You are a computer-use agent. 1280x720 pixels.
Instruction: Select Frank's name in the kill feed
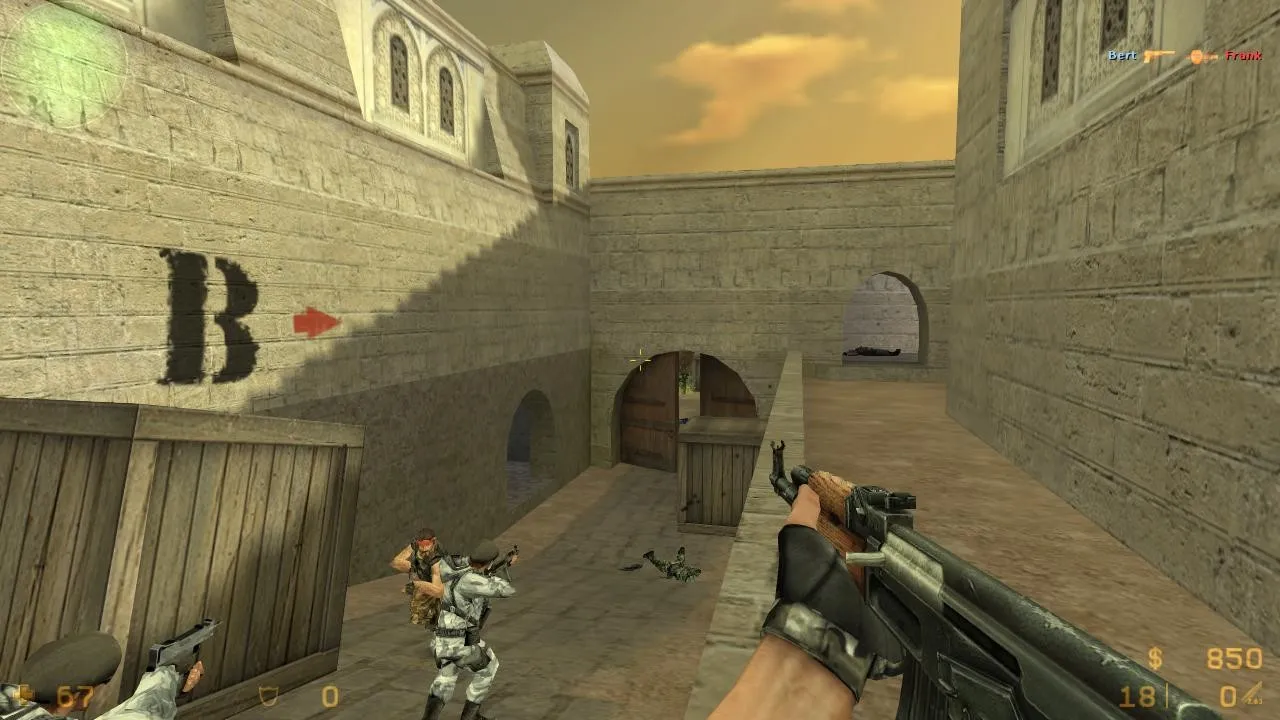click(1243, 55)
